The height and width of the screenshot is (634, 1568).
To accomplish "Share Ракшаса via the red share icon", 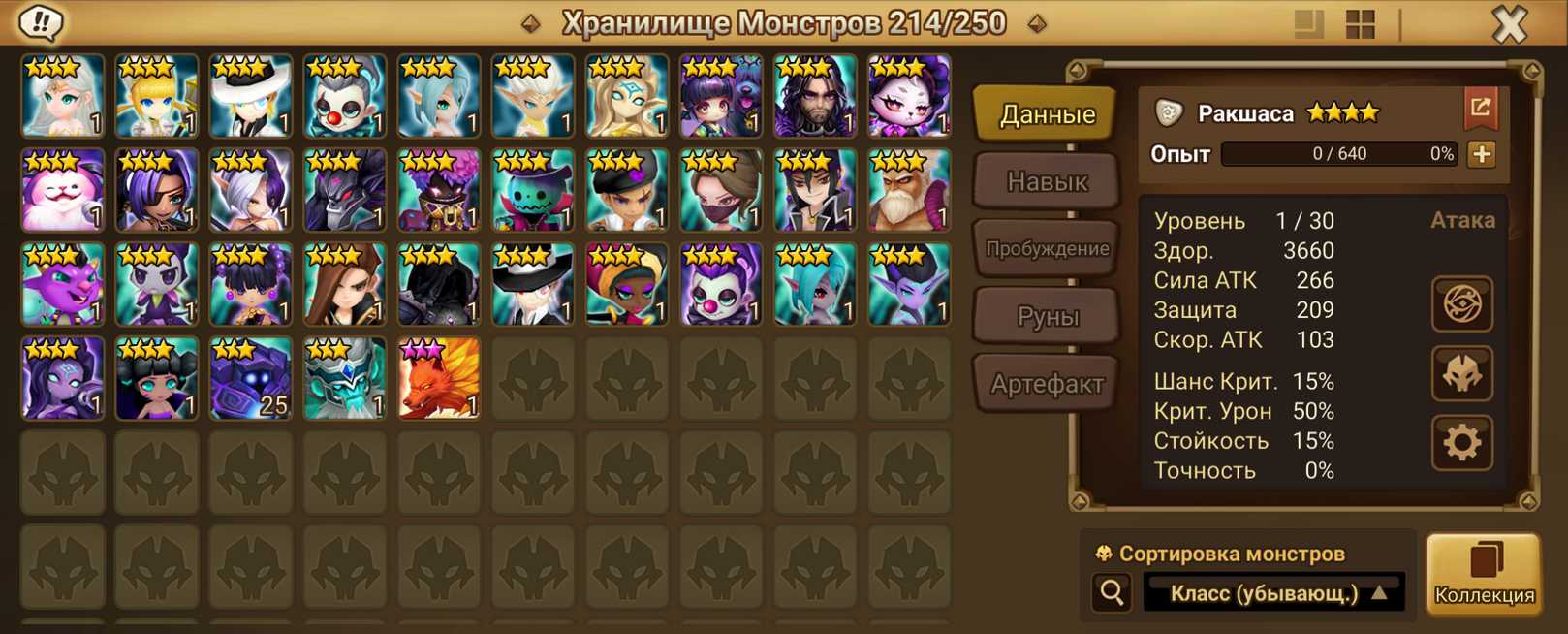I will pyautogui.click(x=1480, y=108).
